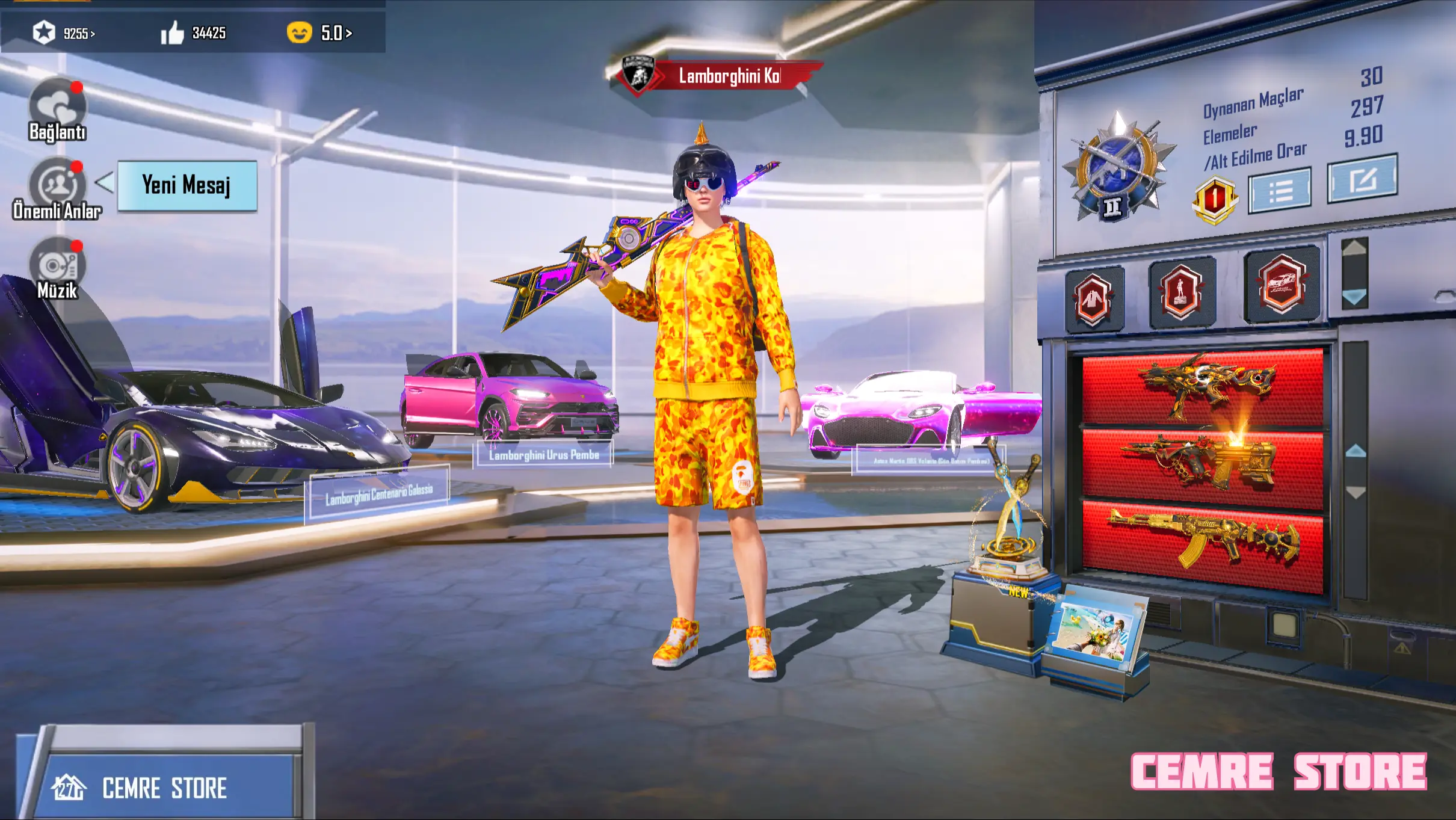Open the Müzik music icon
Viewport: 1456px width, 820px height.
58,266
